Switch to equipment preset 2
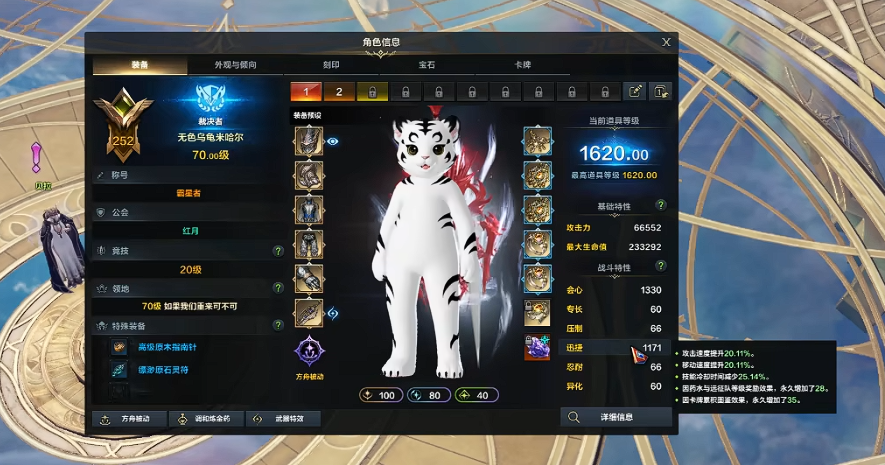 tap(339, 92)
